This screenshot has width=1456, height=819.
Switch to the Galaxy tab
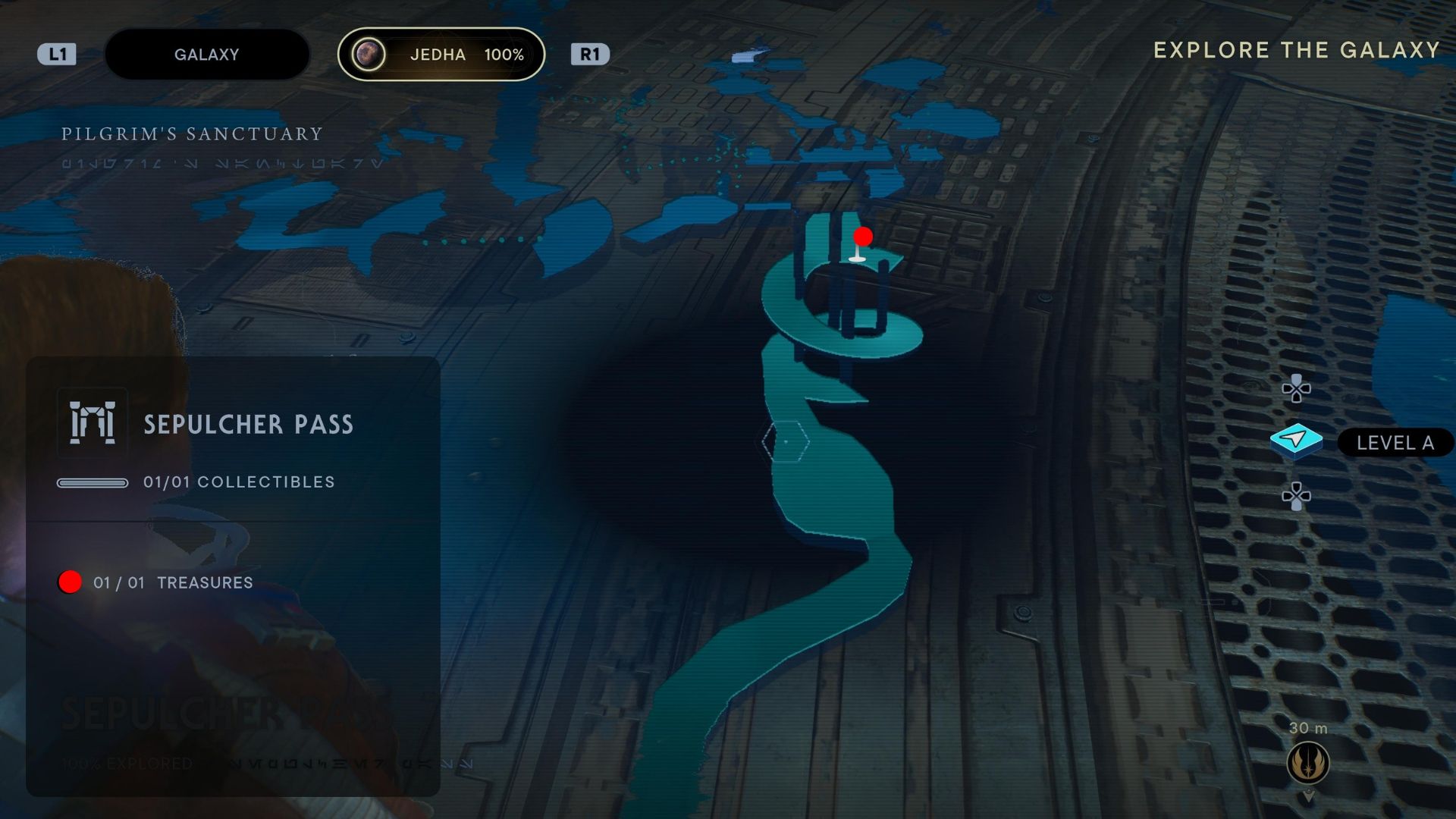tap(206, 55)
